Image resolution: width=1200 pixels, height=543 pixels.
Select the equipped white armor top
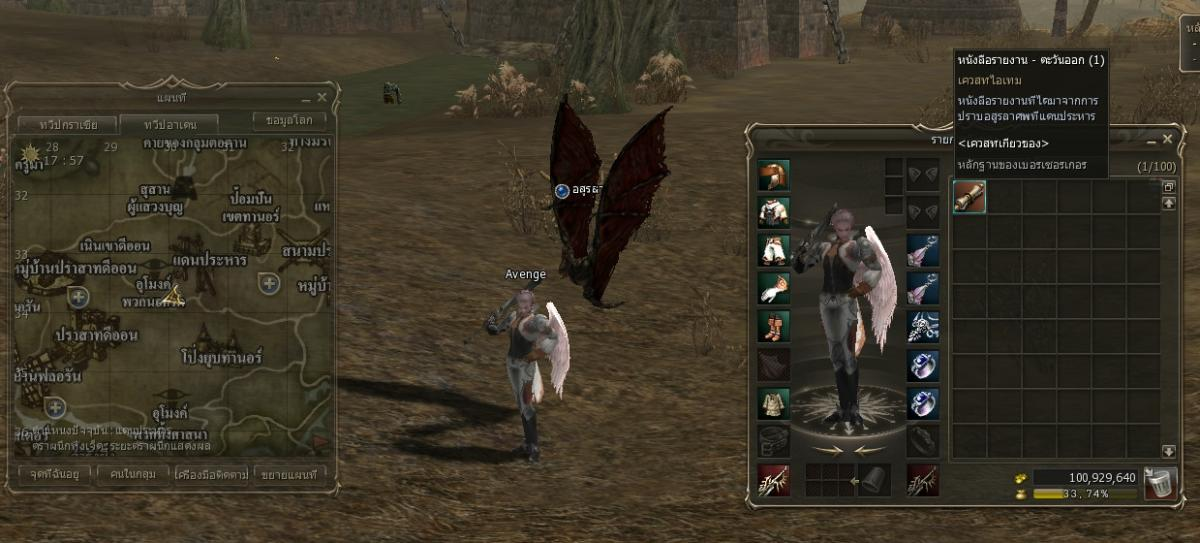point(773,213)
